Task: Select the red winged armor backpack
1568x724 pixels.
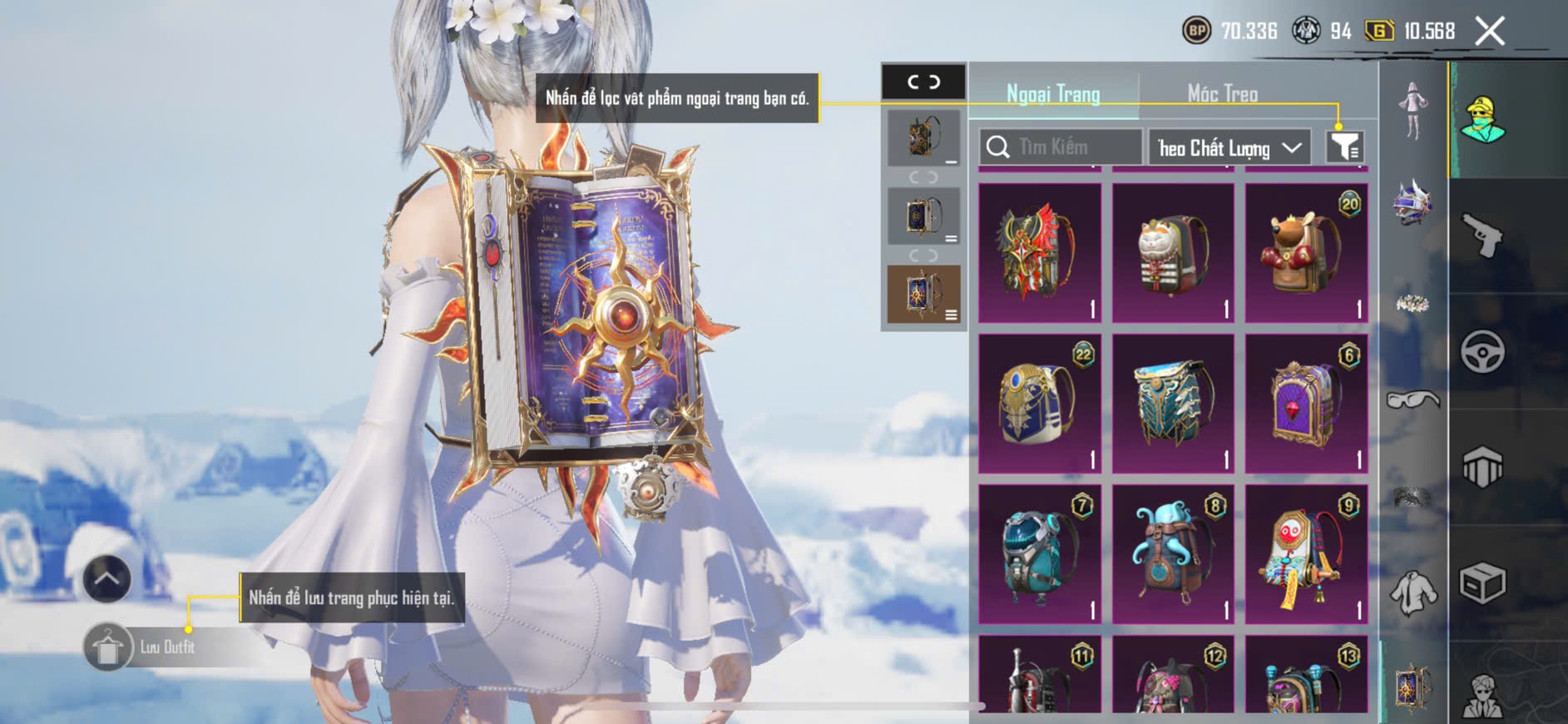Action: pyautogui.click(x=1040, y=253)
